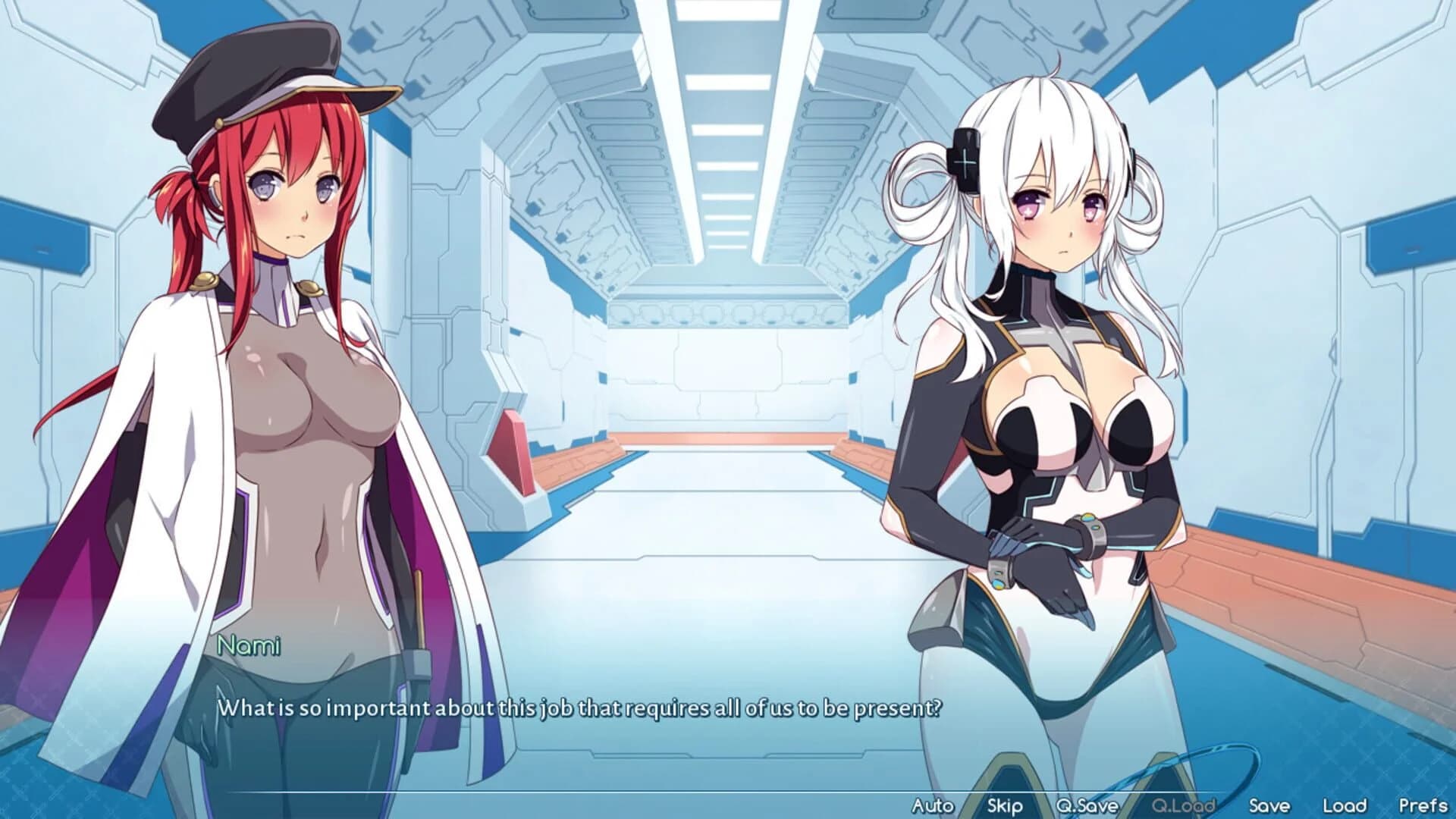Click the Nami name label
Screen dimensions: 1456x819
click(248, 647)
